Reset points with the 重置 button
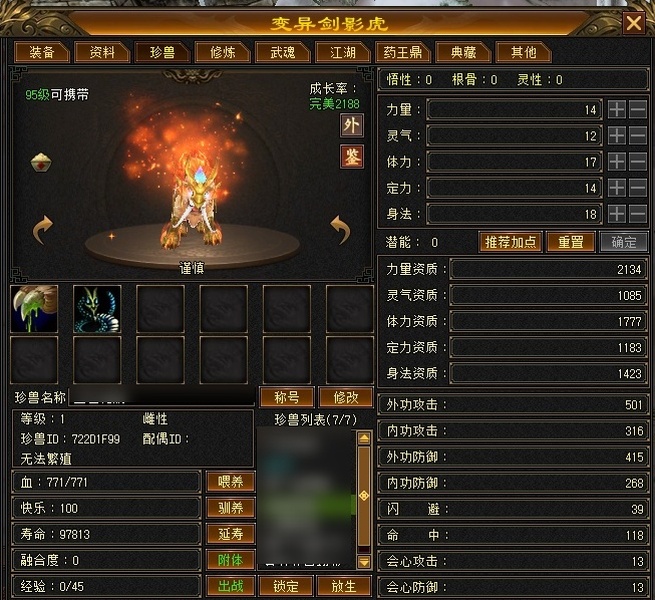Viewport: 655px width, 600px height. pyautogui.click(x=570, y=242)
